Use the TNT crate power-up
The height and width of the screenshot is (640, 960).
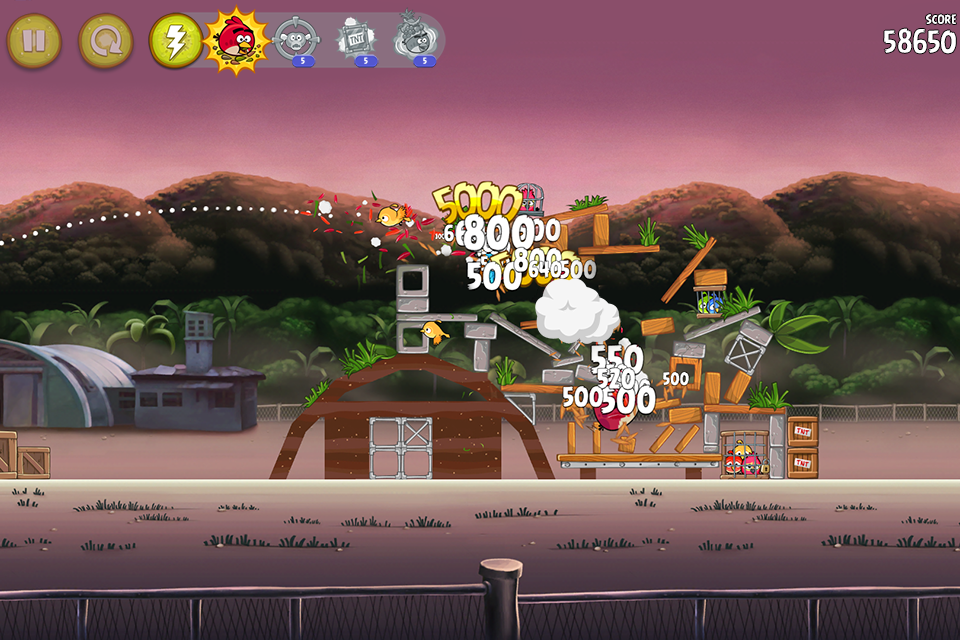(x=355, y=39)
